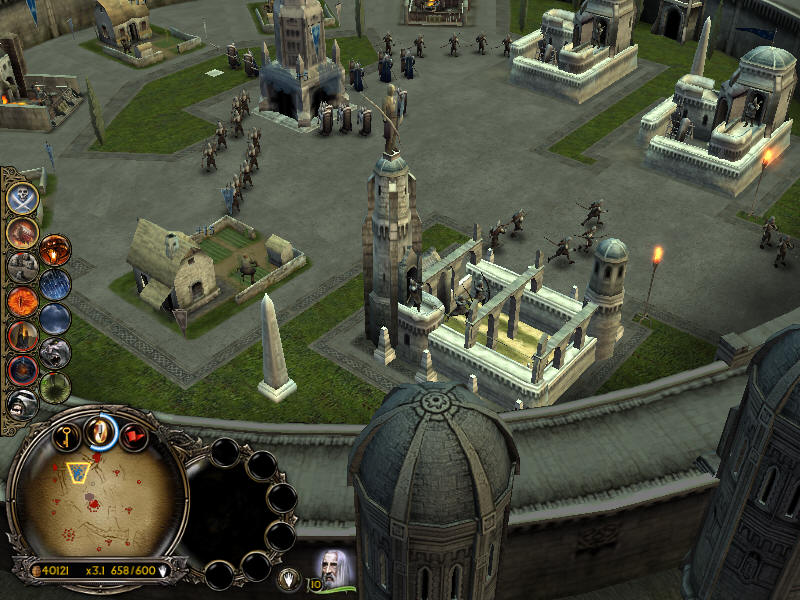Choose the green swirl power icon
This screenshot has width=800, height=600.
tap(55, 387)
